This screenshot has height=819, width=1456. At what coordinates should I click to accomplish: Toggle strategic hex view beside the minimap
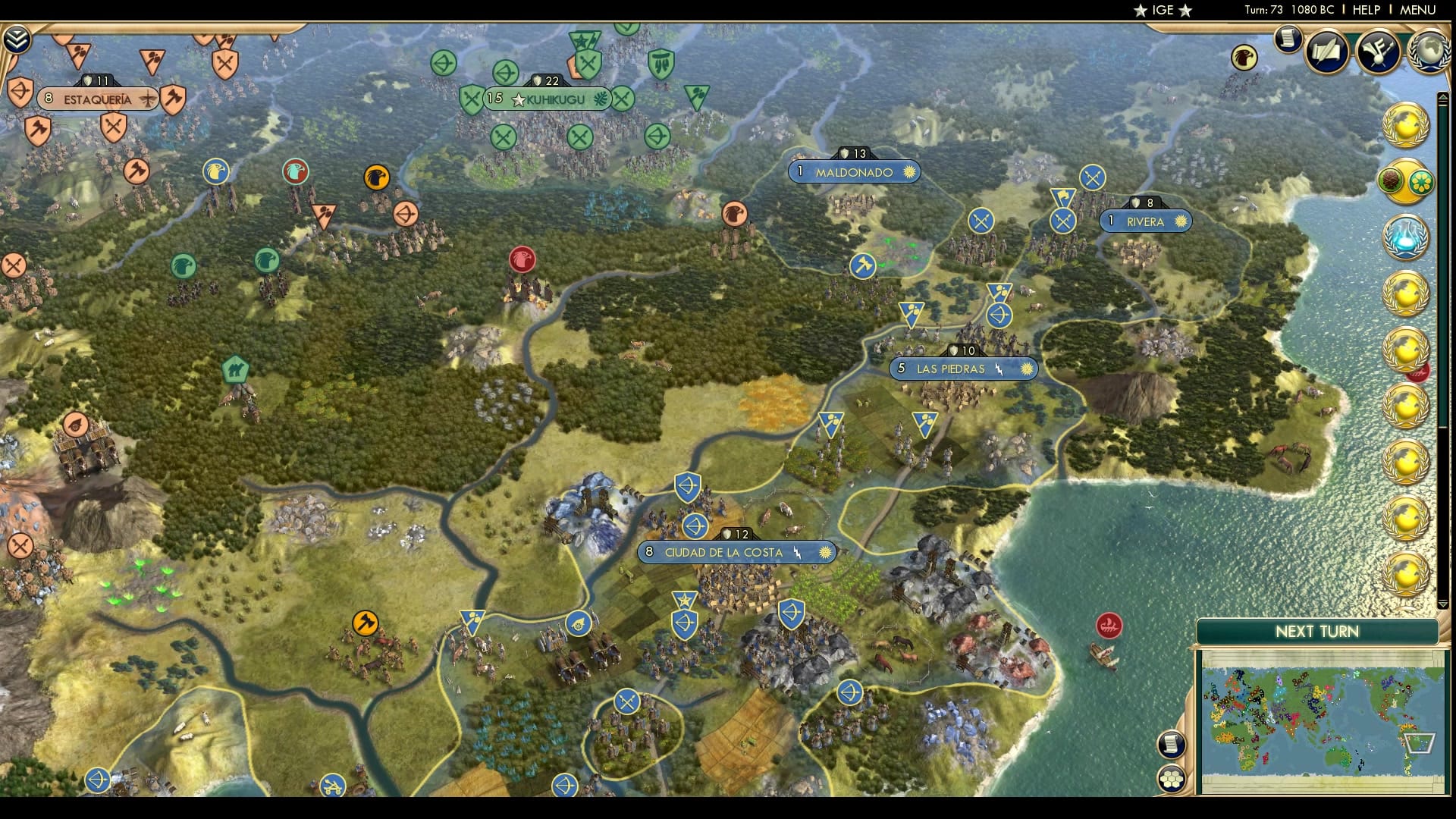[1172, 777]
